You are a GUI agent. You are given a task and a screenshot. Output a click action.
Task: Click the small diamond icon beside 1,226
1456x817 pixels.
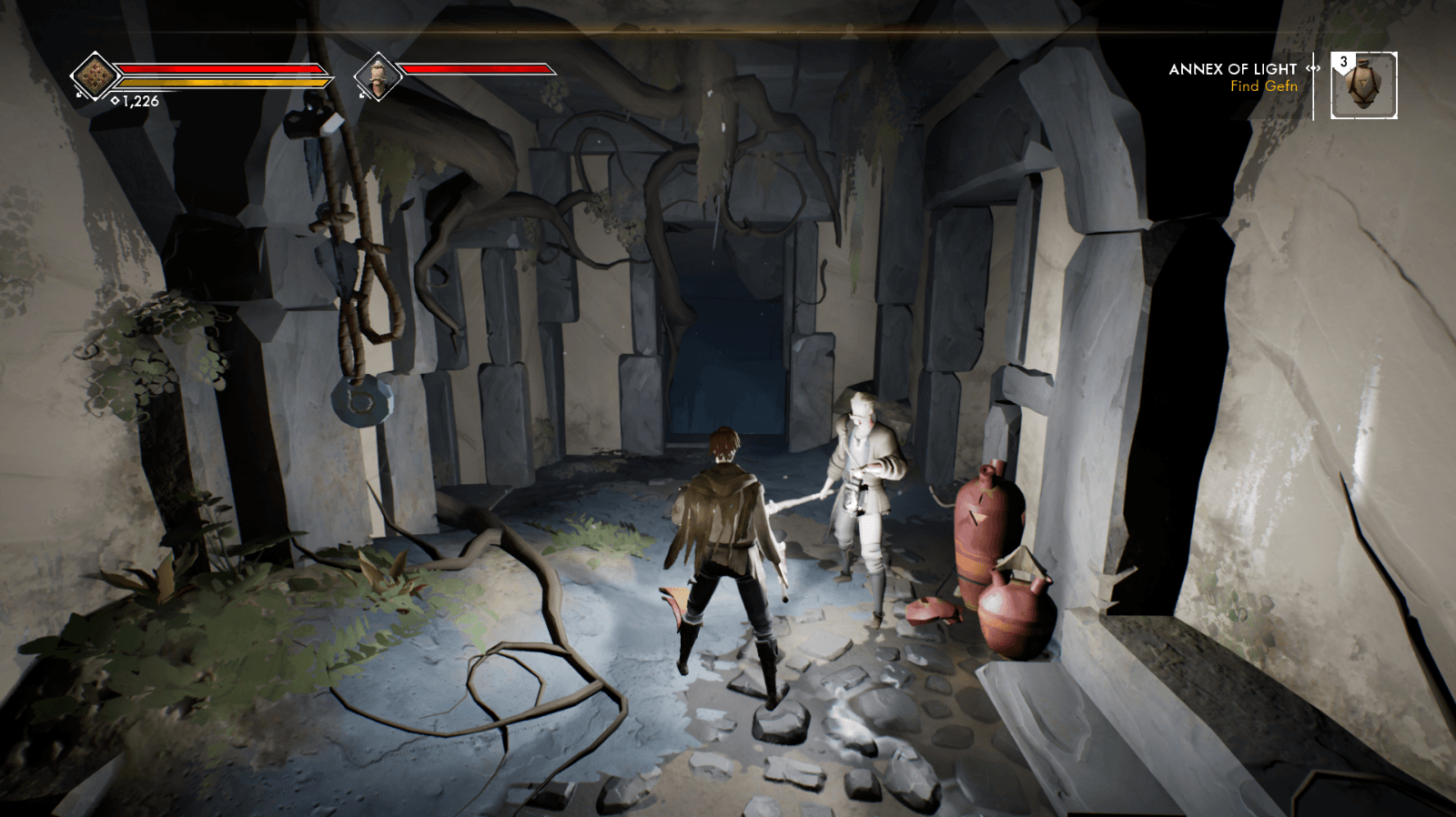tap(113, 101)
